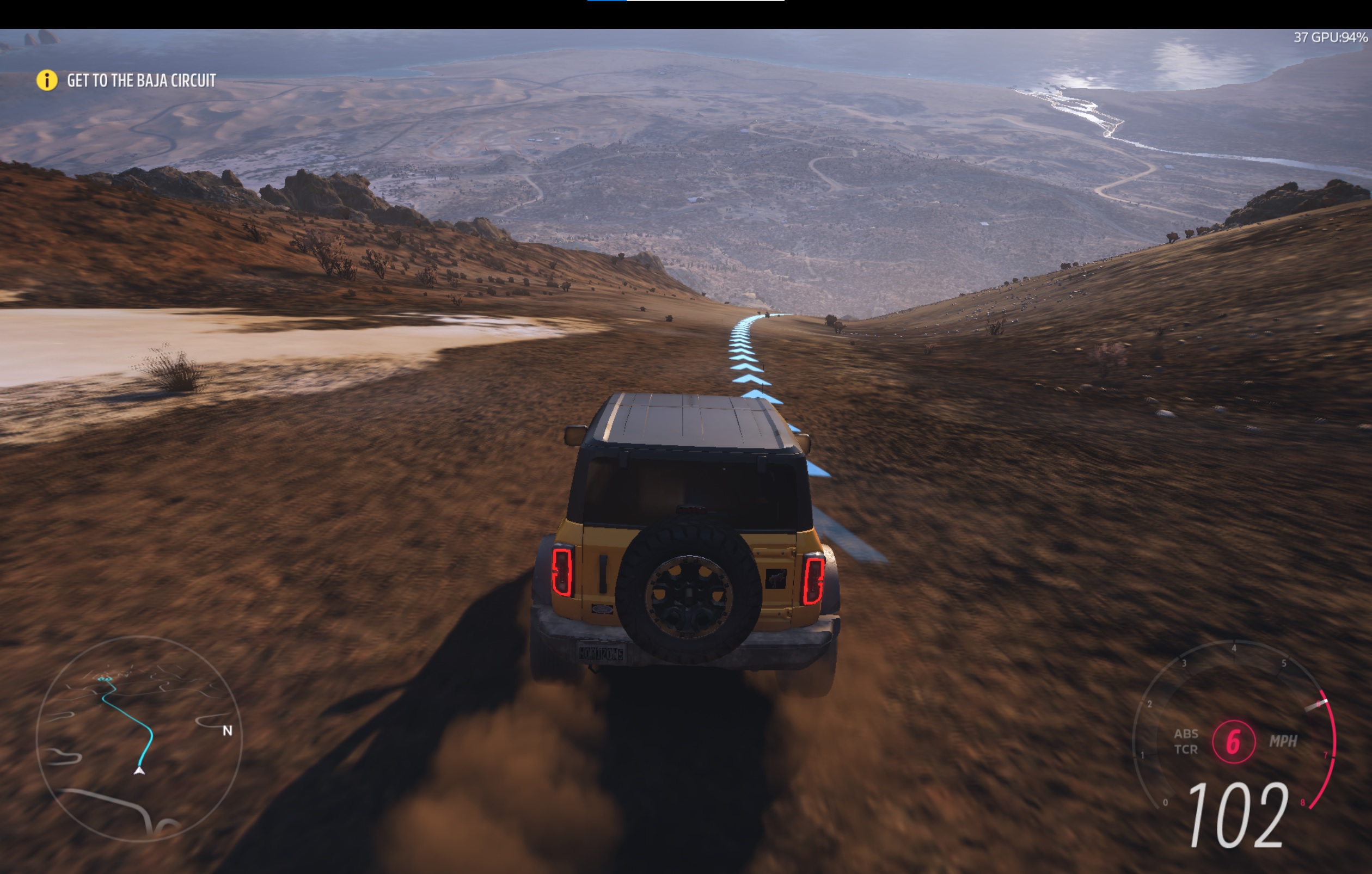Select the Get to the Baja Circuit objective
Screen dimensions: 1372x874
coord(142,81)
